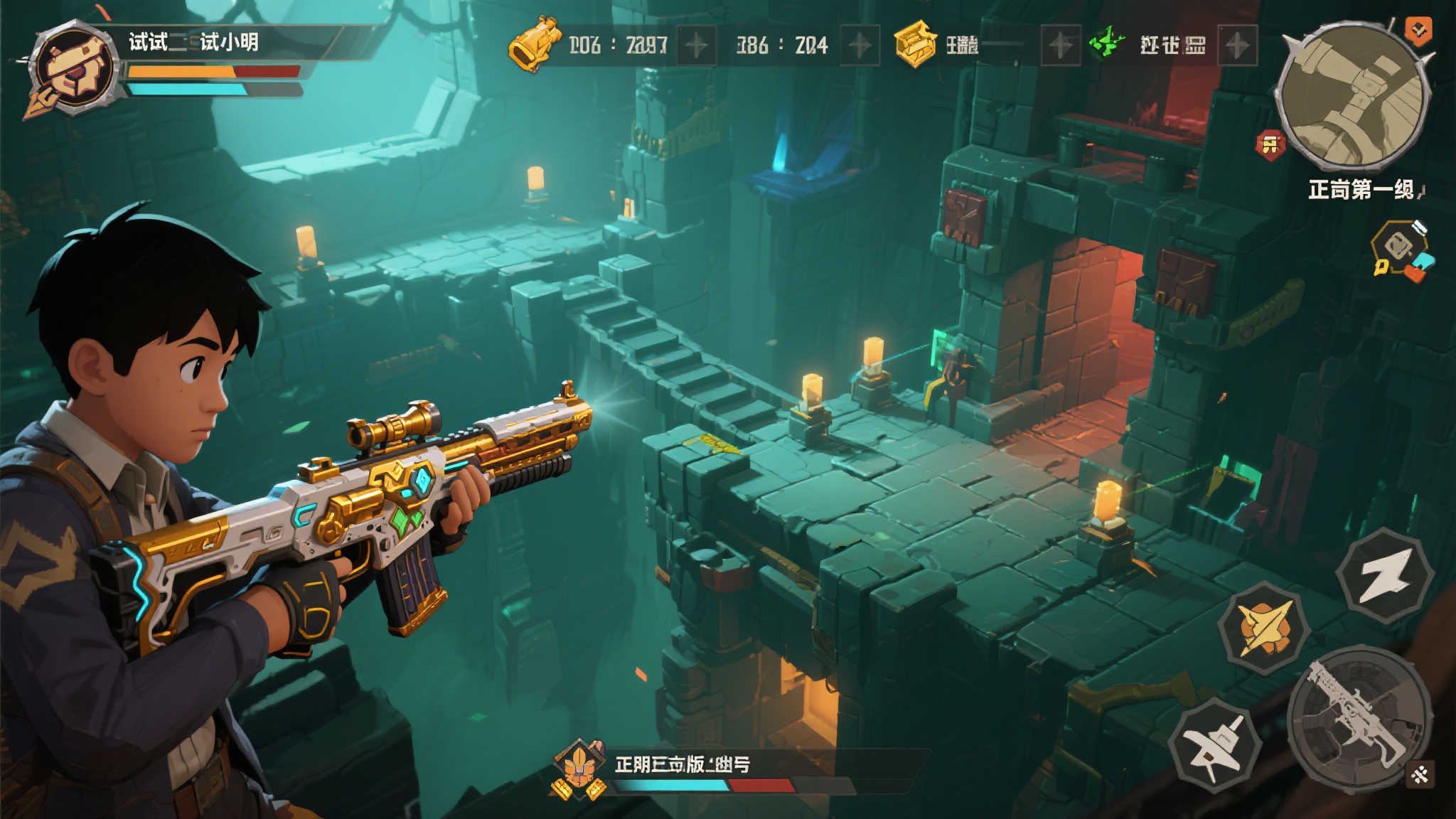This screenshot has width=1456, height=819.
Task: Tap the small square icon beside rifle button
Action: [x=1420, y=775]
